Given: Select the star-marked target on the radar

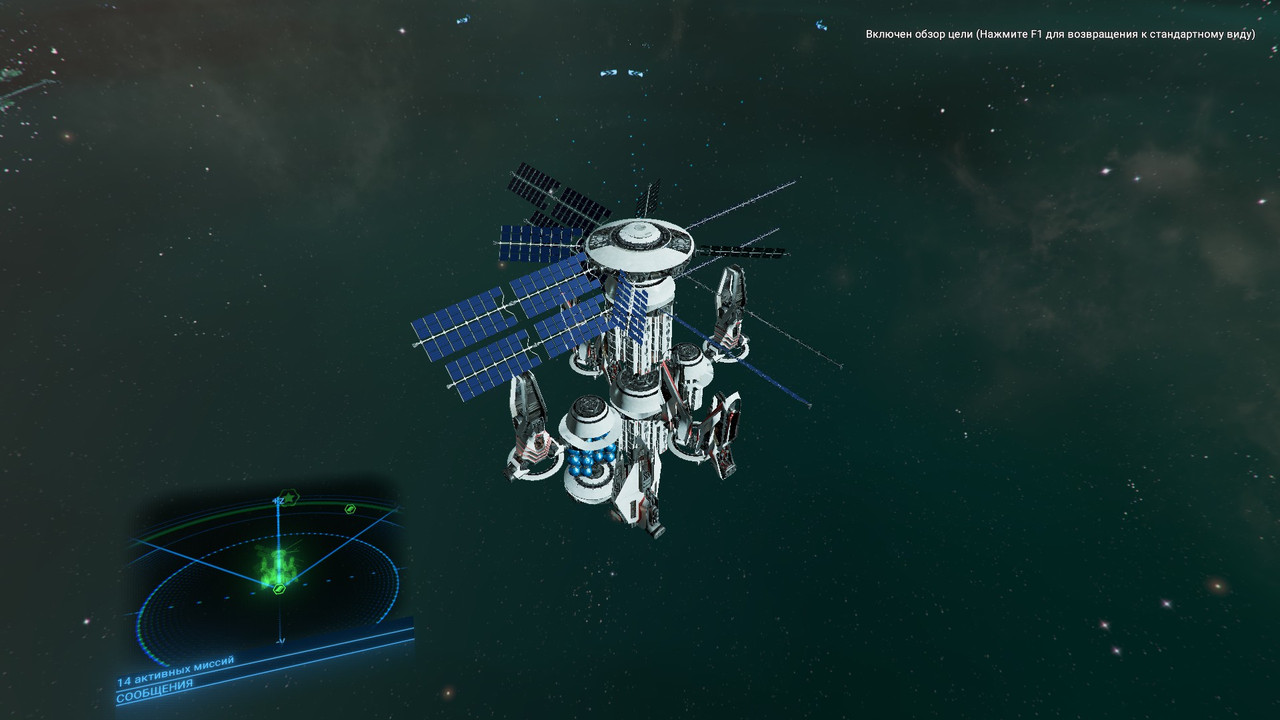Looking at the screenshot, I should coord(290,496).
